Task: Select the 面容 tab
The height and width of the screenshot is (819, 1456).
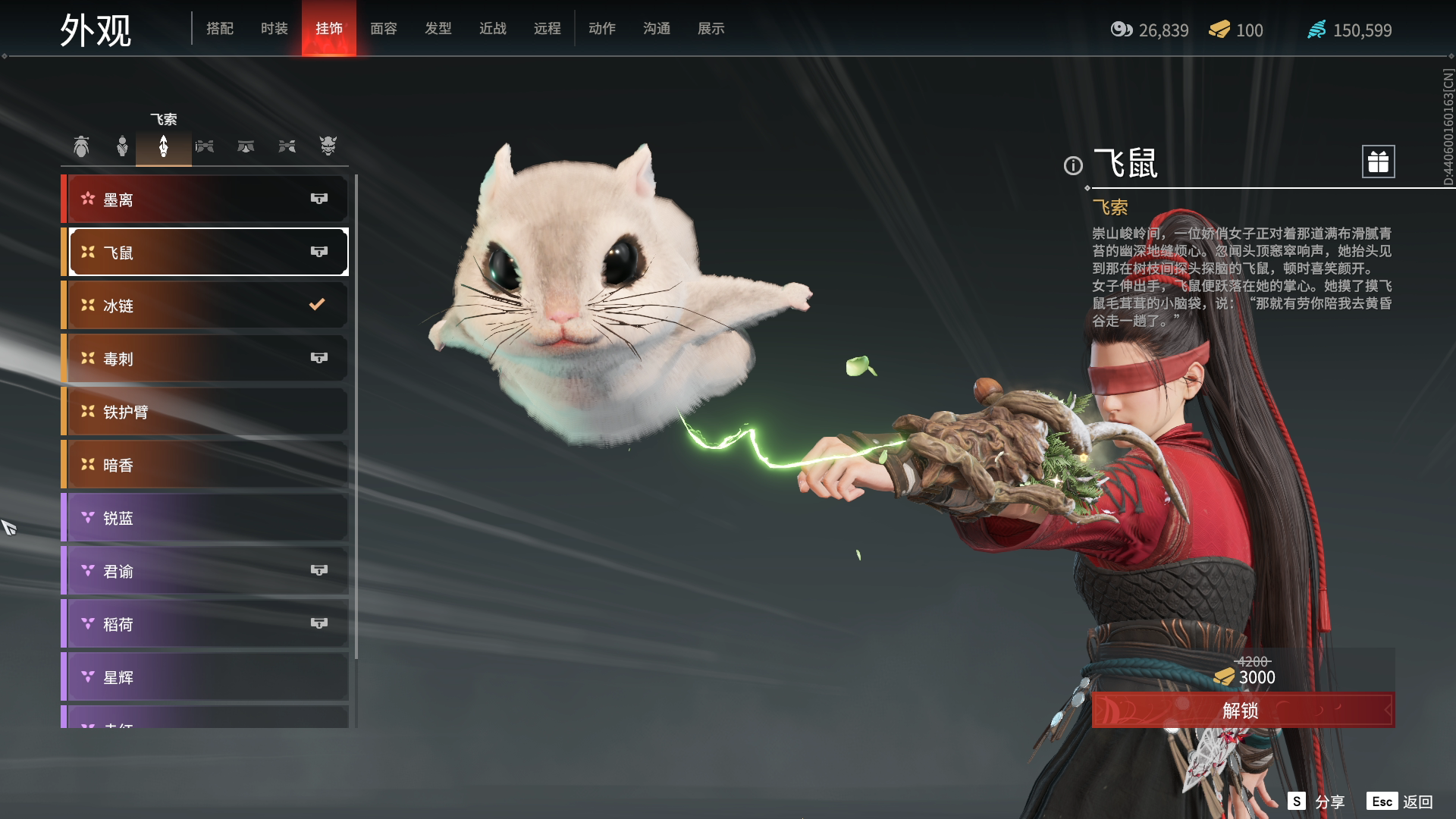Action: pos(383,29)
